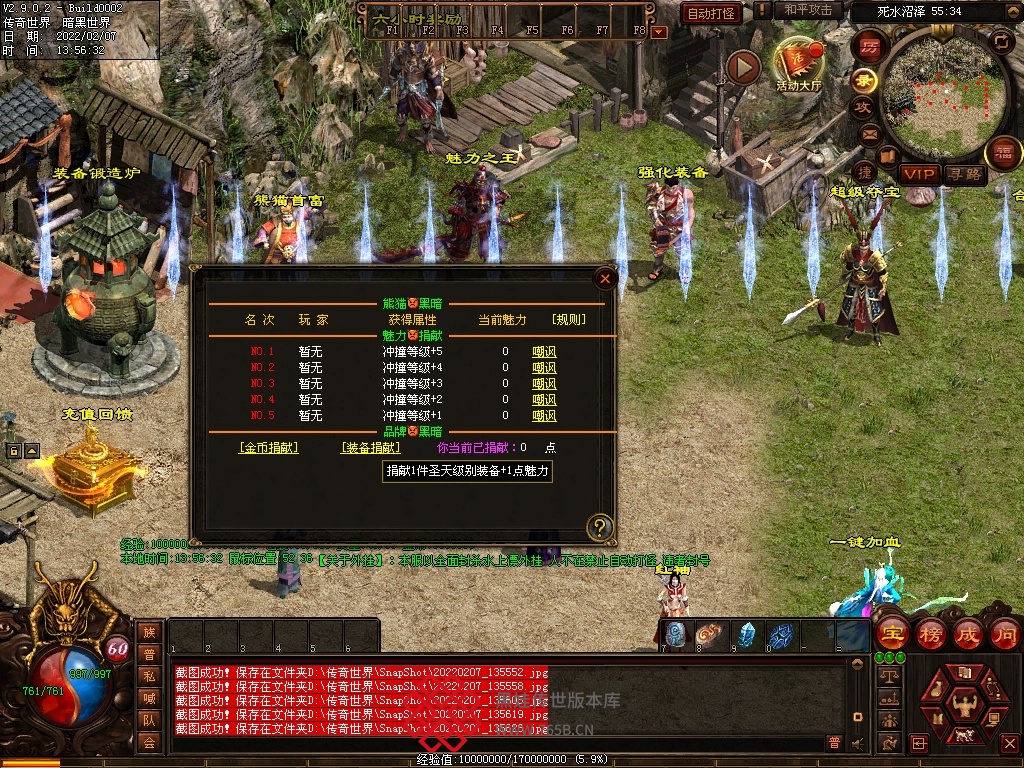1024x768 pixels.
Task: Select the 喊 shout chat channel
Action: click(149, 697)
